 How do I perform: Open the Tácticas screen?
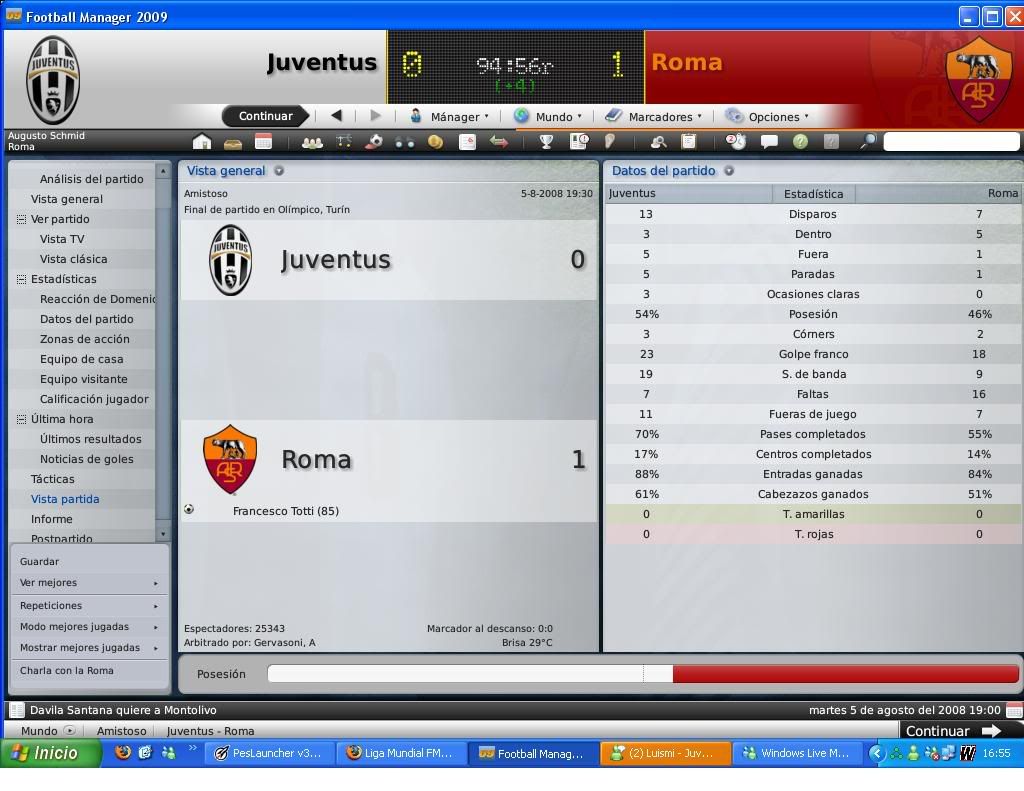click(x=52, y=479)
